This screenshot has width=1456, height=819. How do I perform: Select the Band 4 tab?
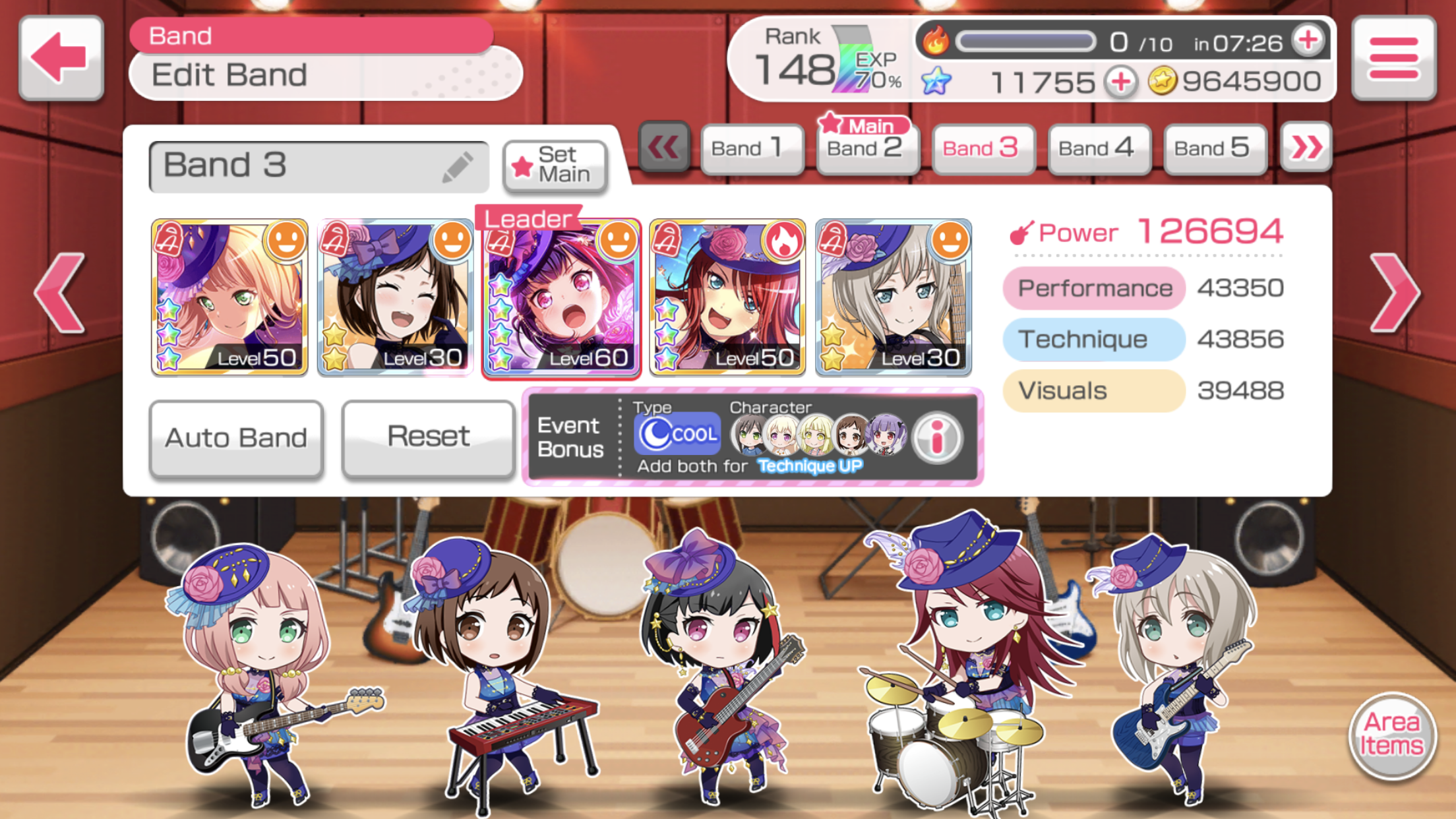tap(1099, 148)
